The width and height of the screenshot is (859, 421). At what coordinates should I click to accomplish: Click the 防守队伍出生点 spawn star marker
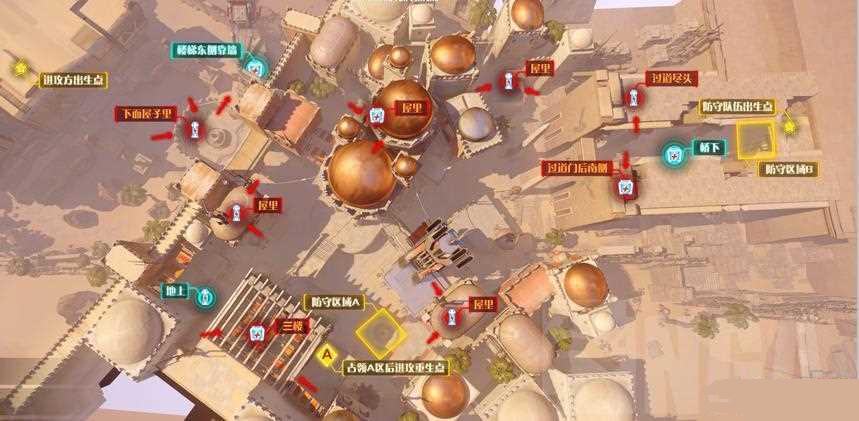tap(790, 126)
